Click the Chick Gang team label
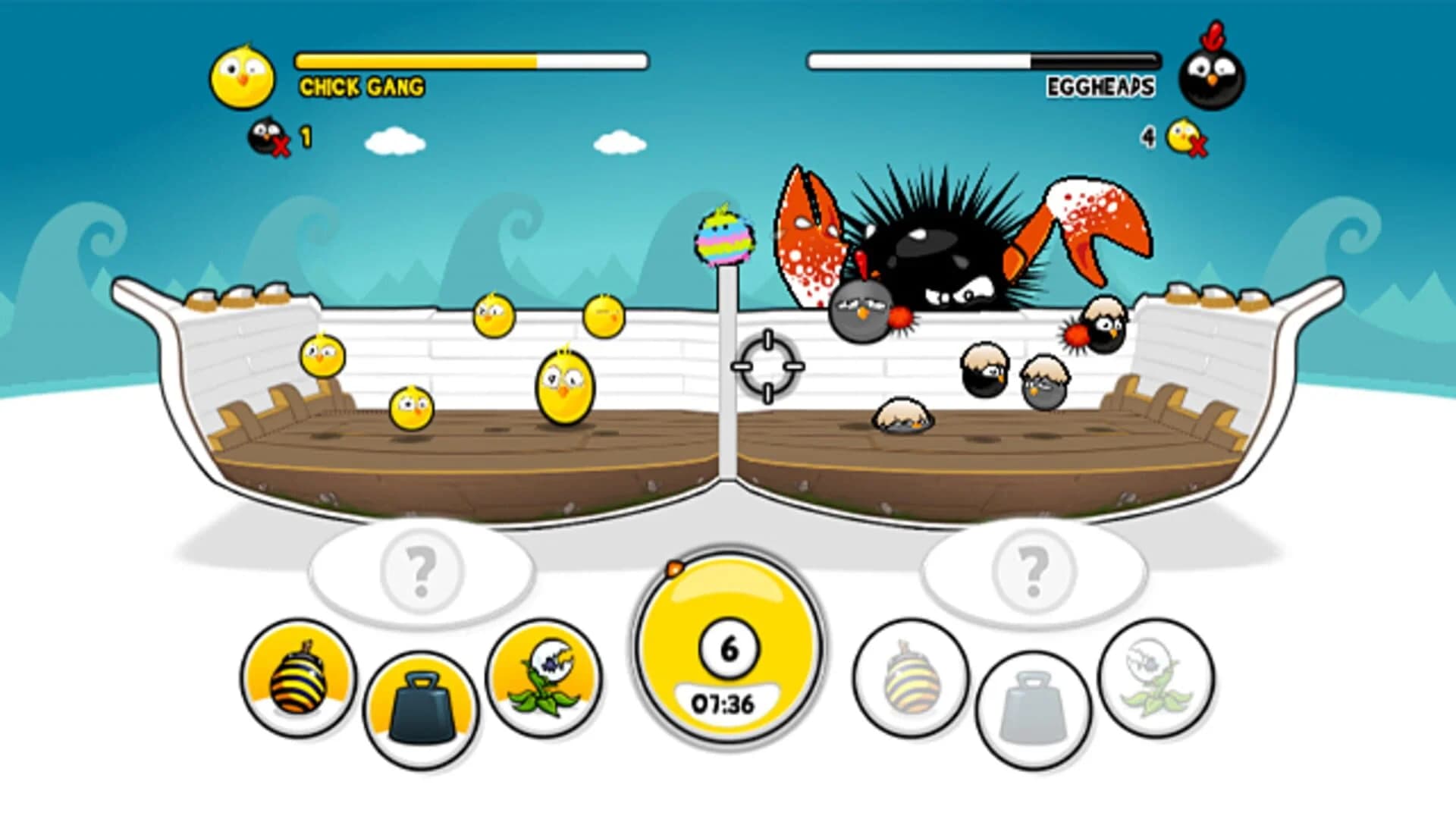The width and height of the screenshot is (1456, 819). 362,87
